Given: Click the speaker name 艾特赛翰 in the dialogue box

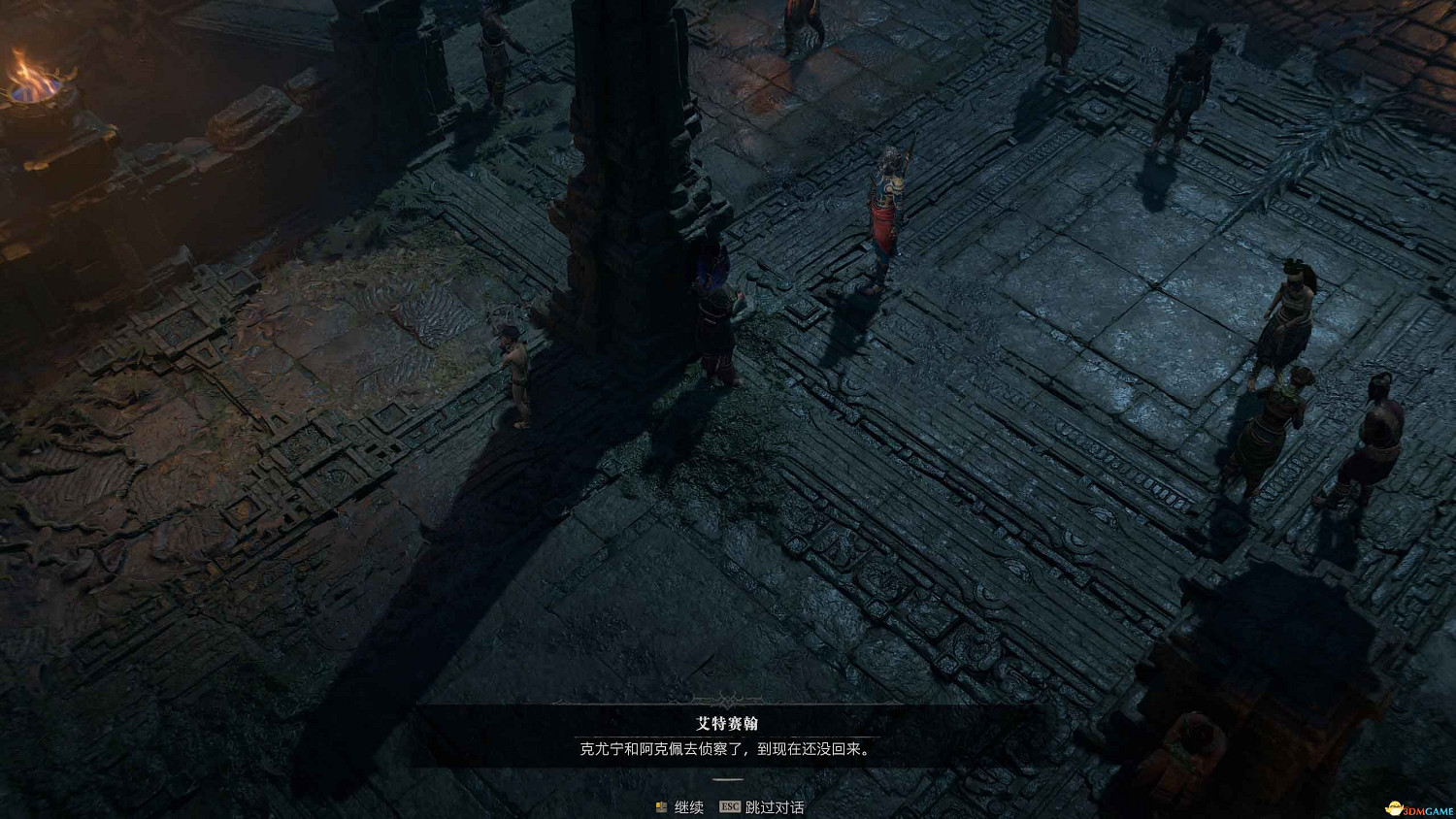Looking at the screenshot, I should 727,724.
